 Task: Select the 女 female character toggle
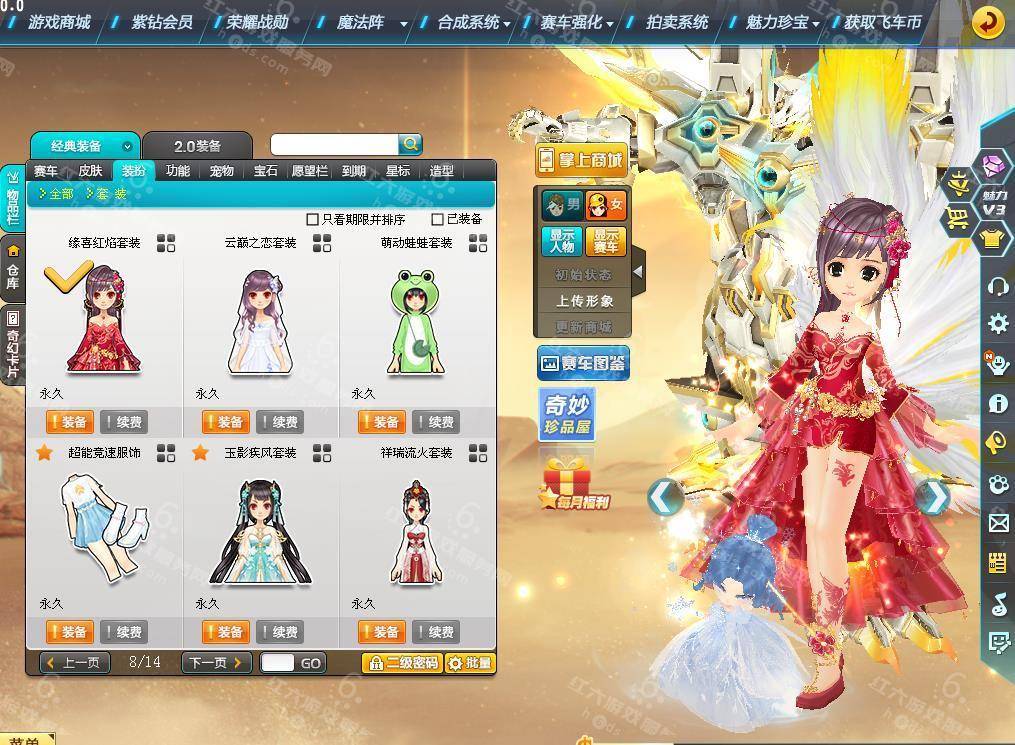click(x=607, y=206)
